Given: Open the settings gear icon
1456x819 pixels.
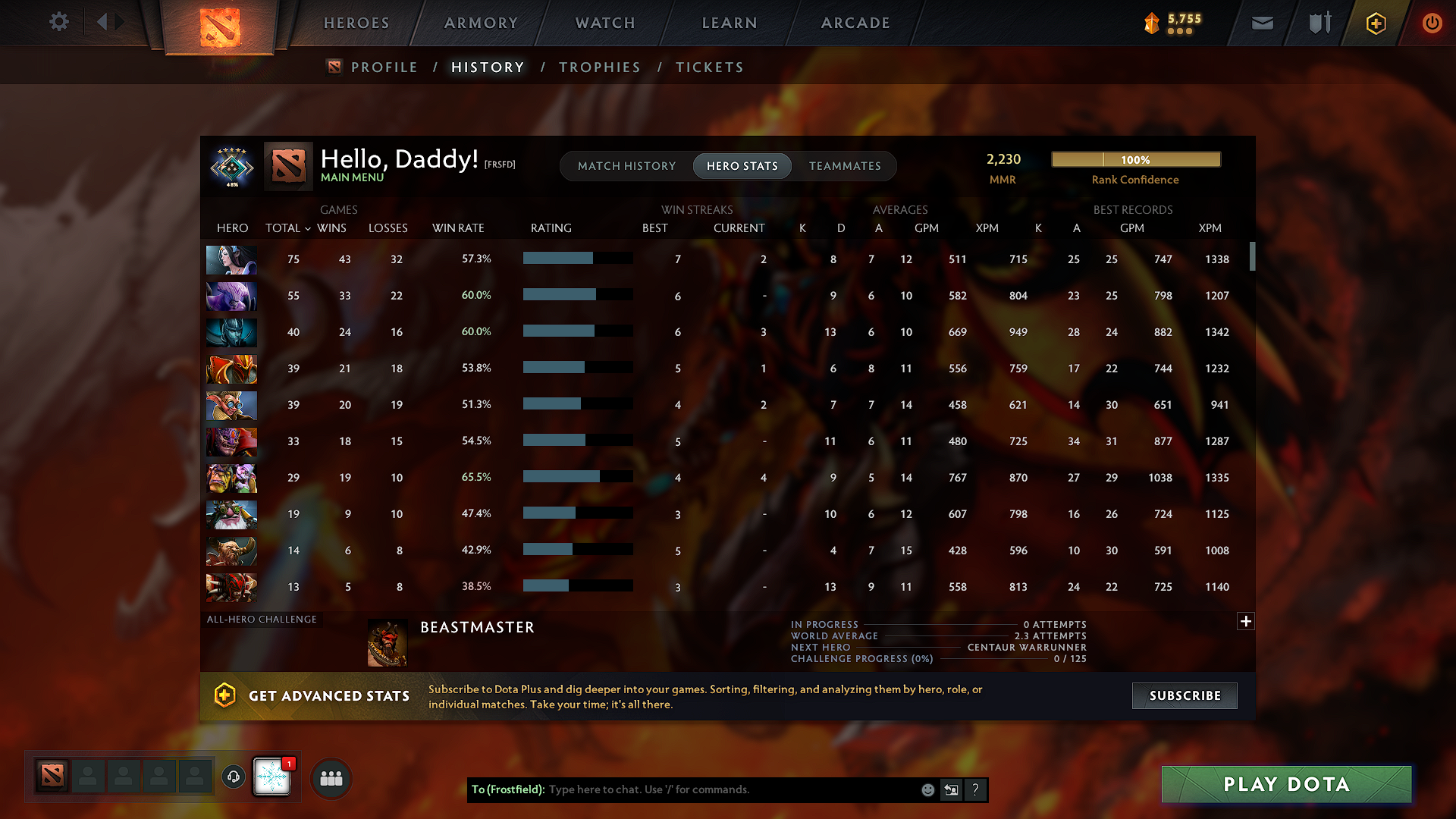Looking at the screenshot, I should click(x=59, y=22).
